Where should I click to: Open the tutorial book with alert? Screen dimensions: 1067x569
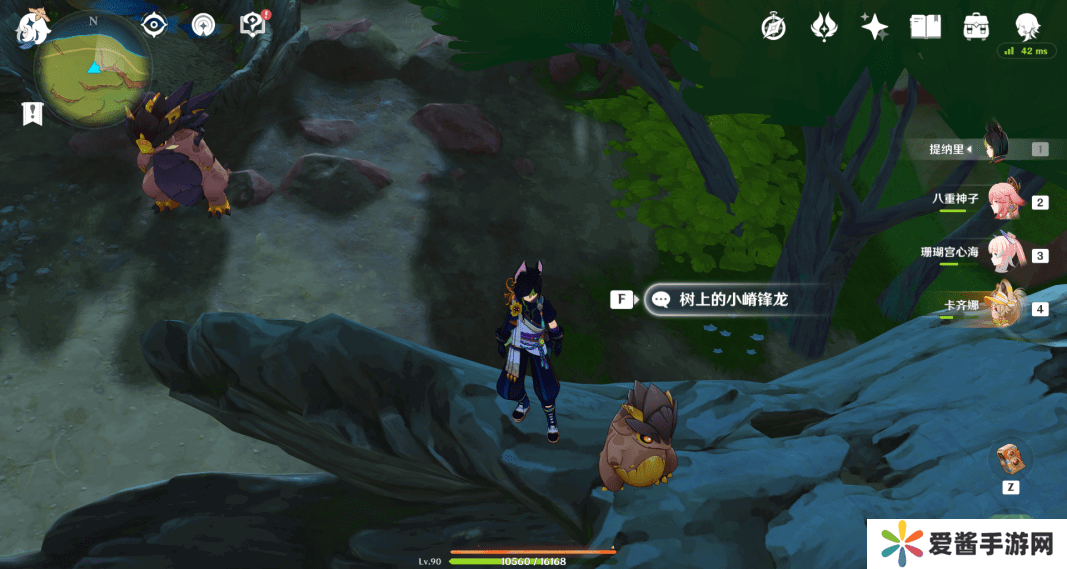click(x=254, y=24)
